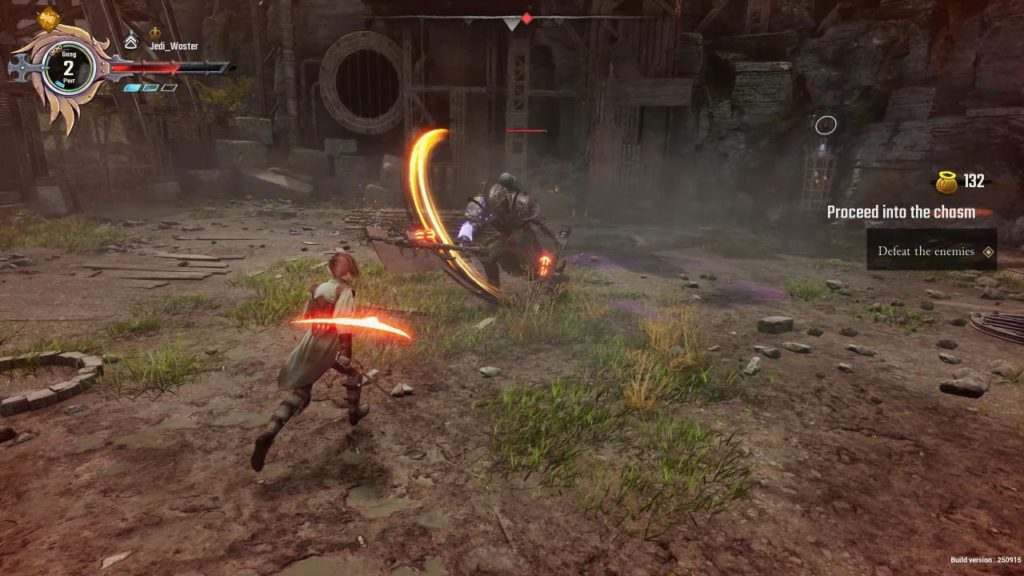Open the gold pouch currency icon
1024x576 pixels.
pos(946,182)
